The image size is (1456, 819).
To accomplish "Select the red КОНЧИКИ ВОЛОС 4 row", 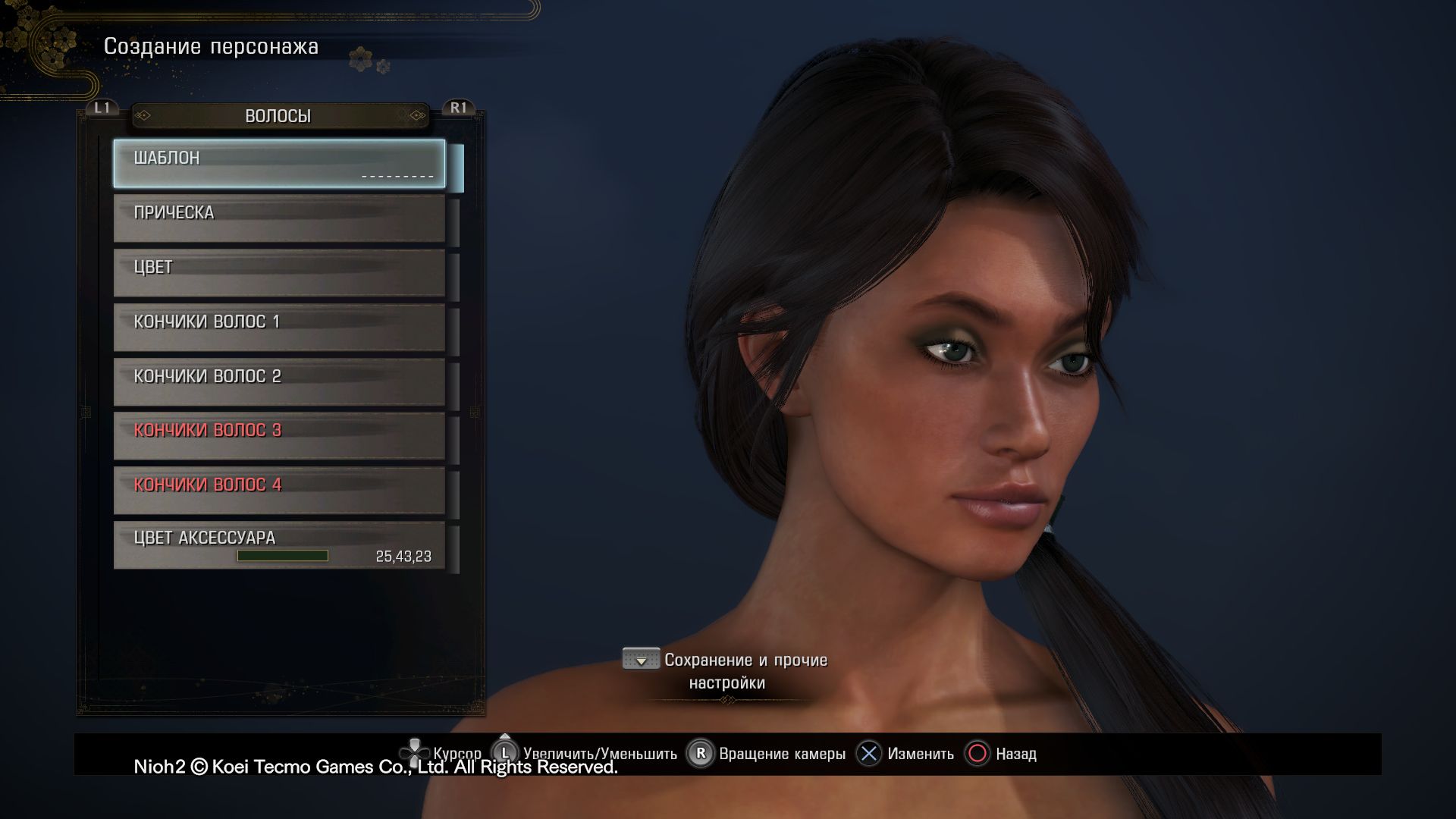I will (x=279, y=490).
